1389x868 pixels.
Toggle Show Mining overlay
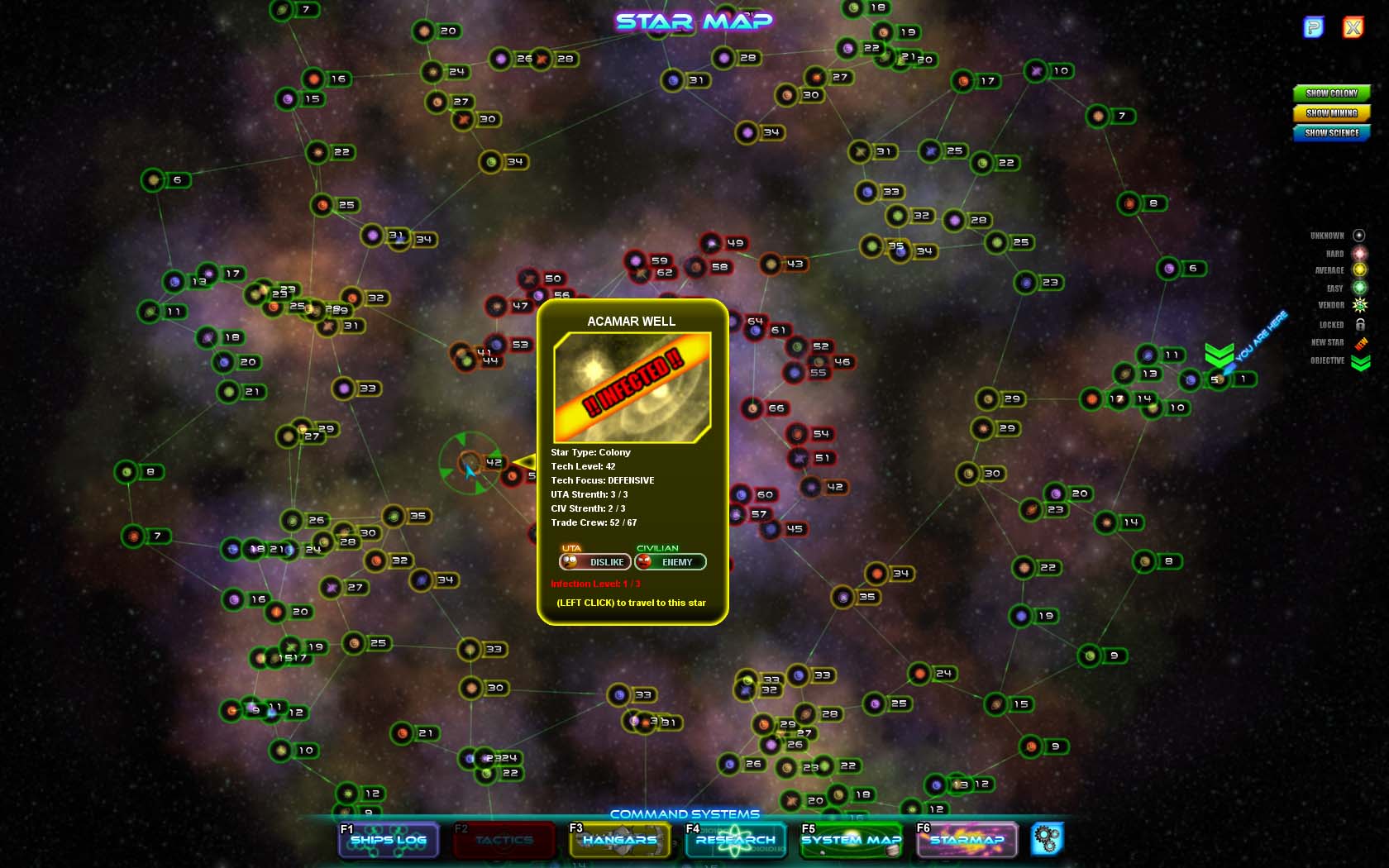tap(1331, 113)
